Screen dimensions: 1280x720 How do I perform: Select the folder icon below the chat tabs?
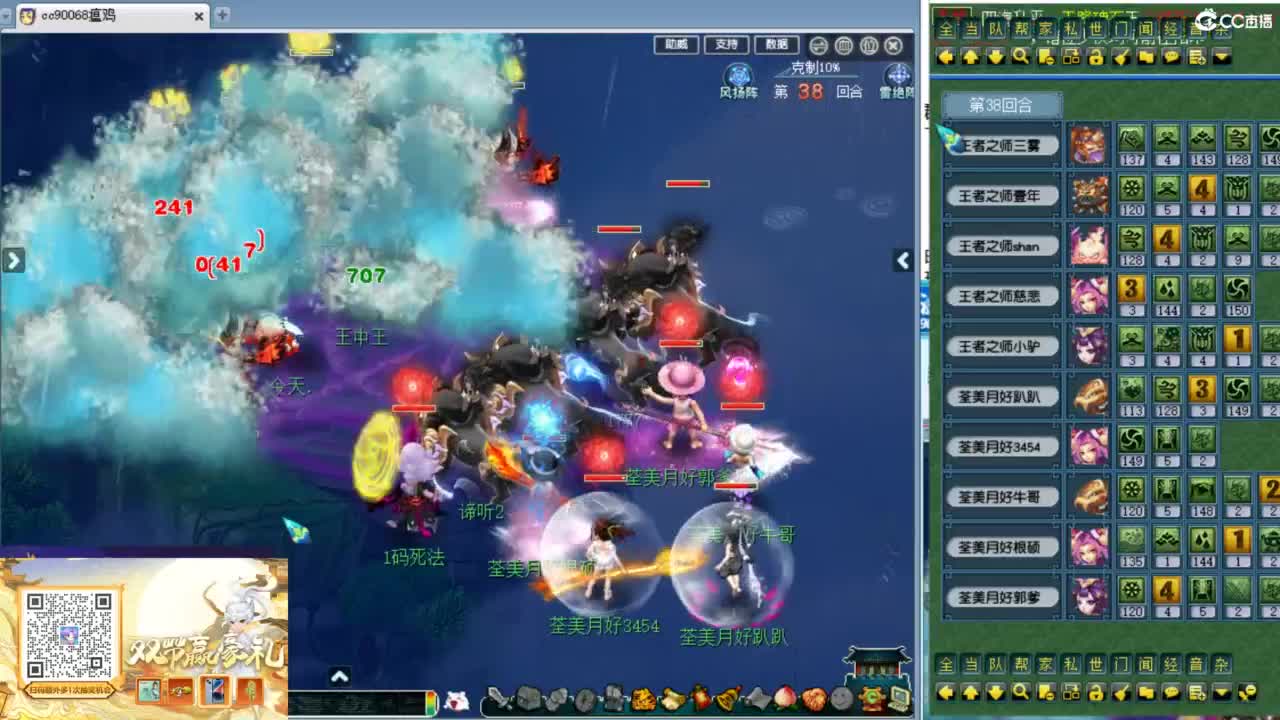click(1147, 58)
